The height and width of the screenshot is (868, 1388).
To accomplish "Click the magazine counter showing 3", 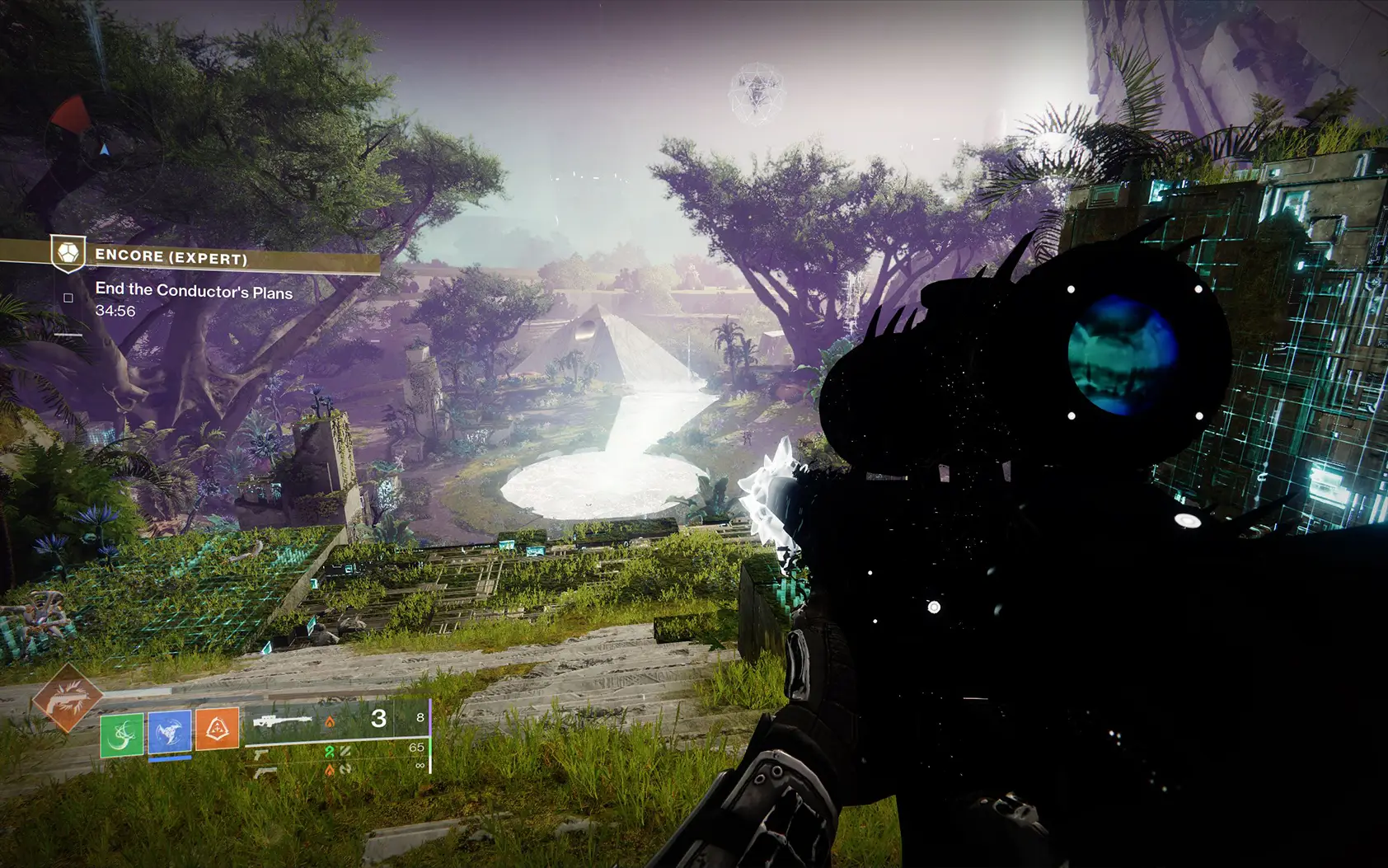I will pyautogui.click(x=378, y=720).
